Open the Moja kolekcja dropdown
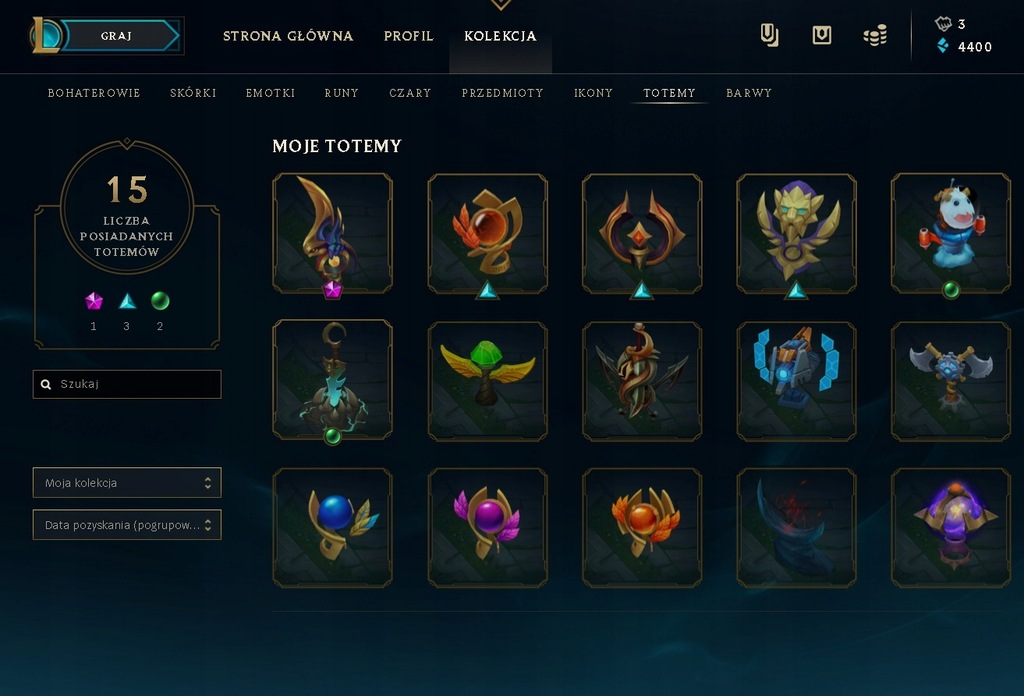Image resolution: width=1024 pixels, height=696 pixels. point(127,483)
